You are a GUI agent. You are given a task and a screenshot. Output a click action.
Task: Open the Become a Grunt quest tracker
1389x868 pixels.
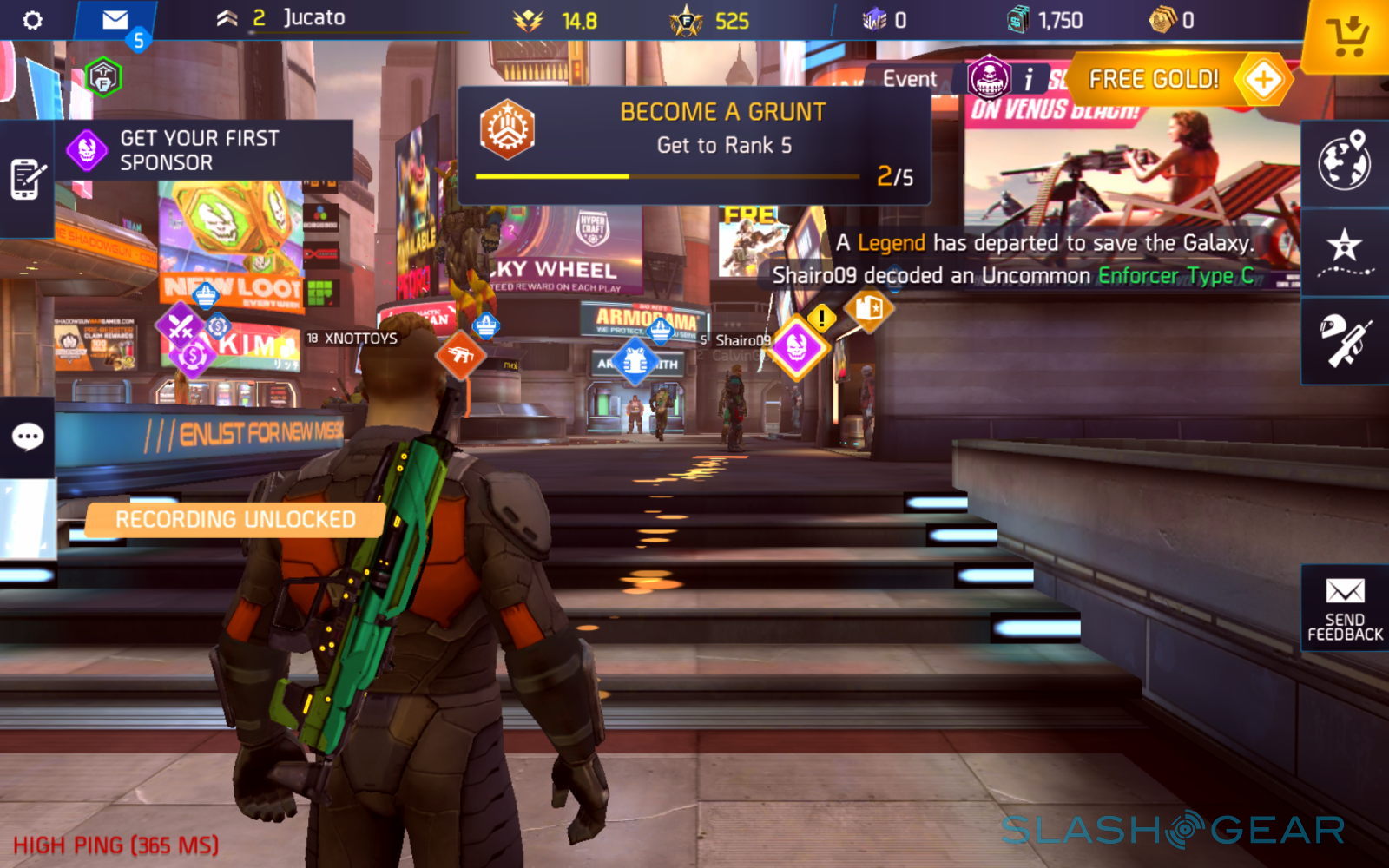(694, 145)
